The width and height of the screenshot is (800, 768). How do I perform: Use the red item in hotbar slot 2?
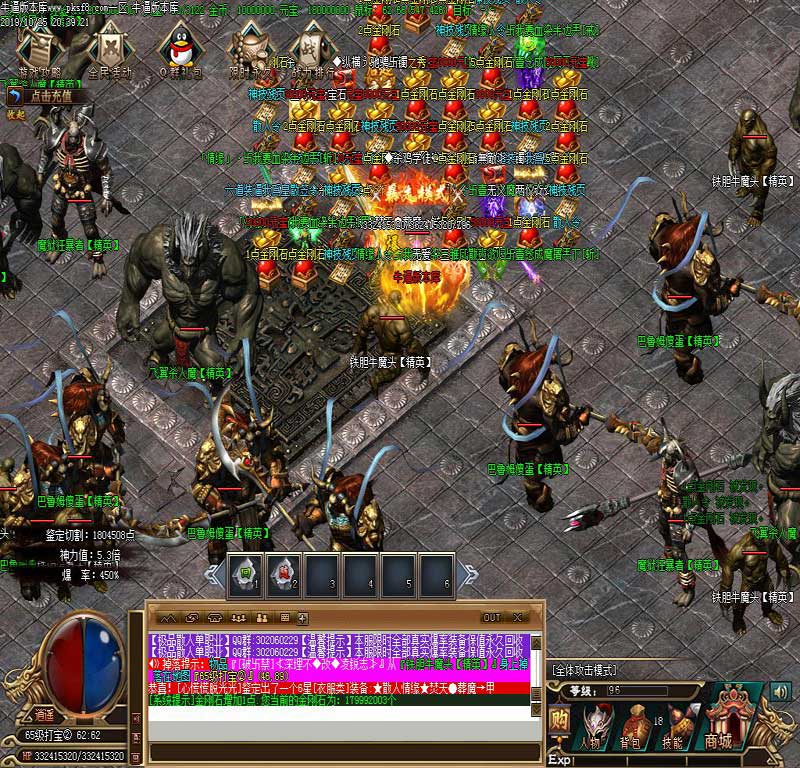pyautogui.click(x=284, y=574)
